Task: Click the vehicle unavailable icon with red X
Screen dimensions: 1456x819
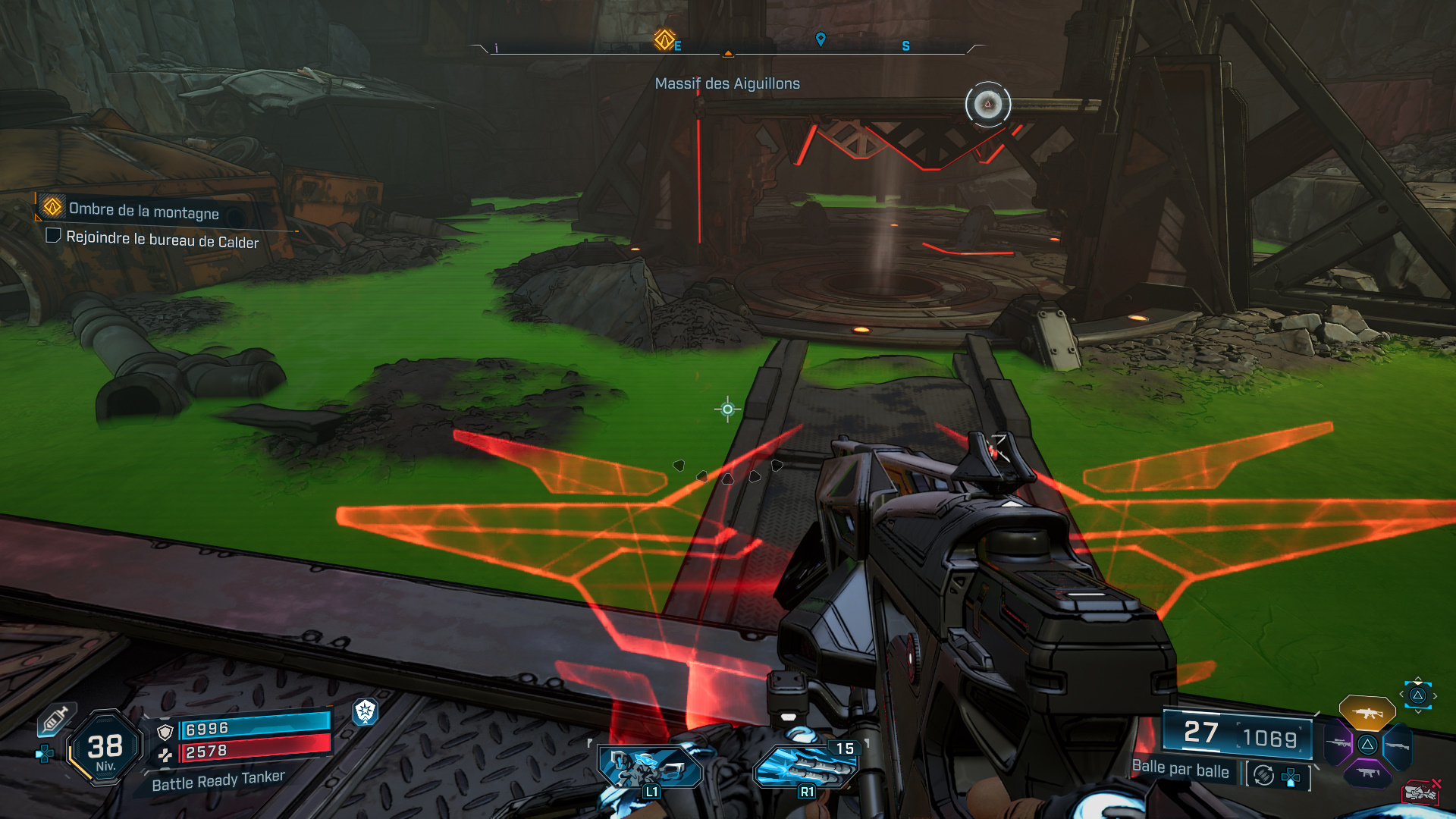Action: [x=1420, y=792]
